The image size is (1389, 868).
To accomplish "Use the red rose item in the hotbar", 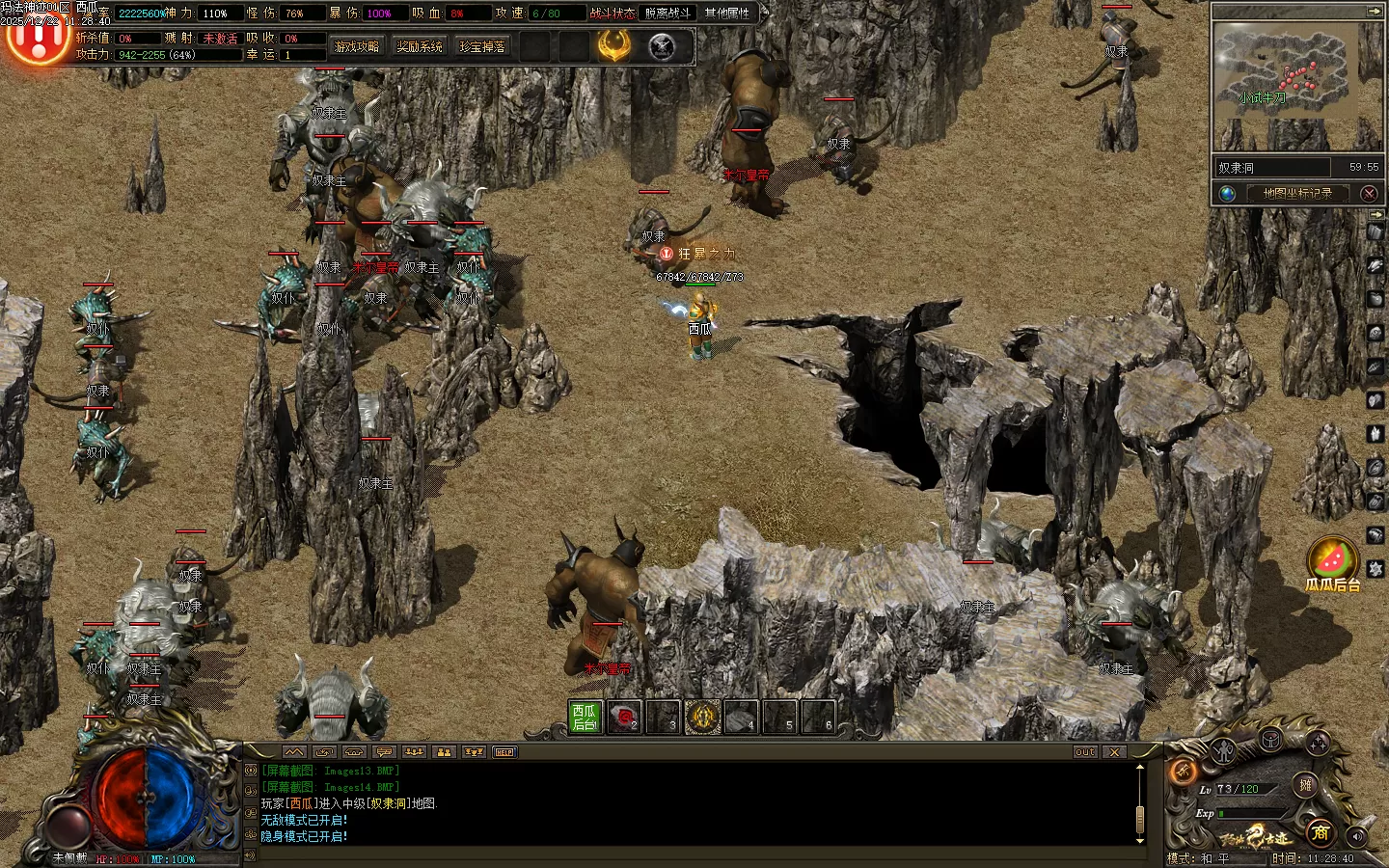I will pos(624,717).
